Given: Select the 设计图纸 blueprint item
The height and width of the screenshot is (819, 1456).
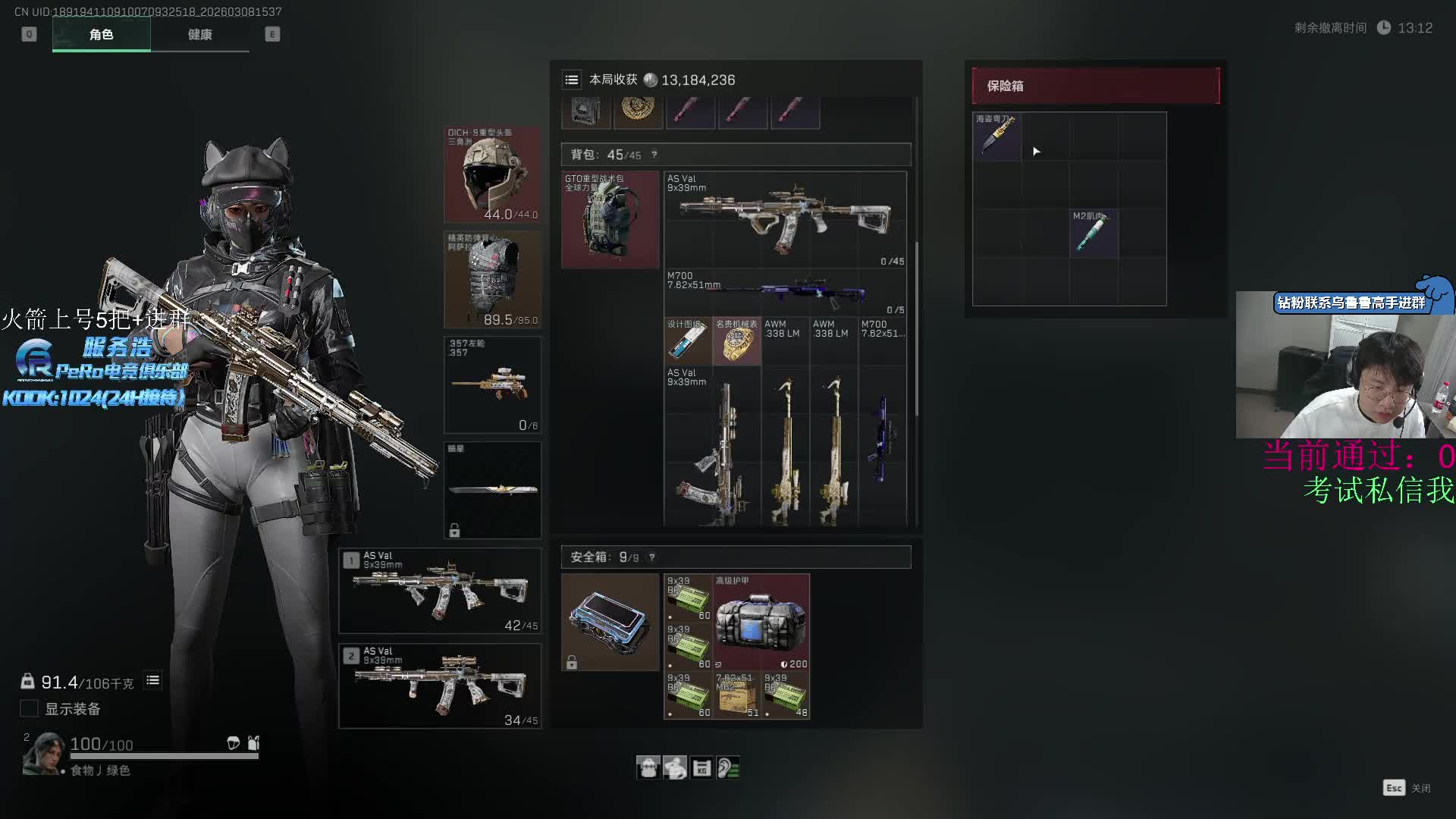Looking at the screenshot, I should tap(688, 342).
